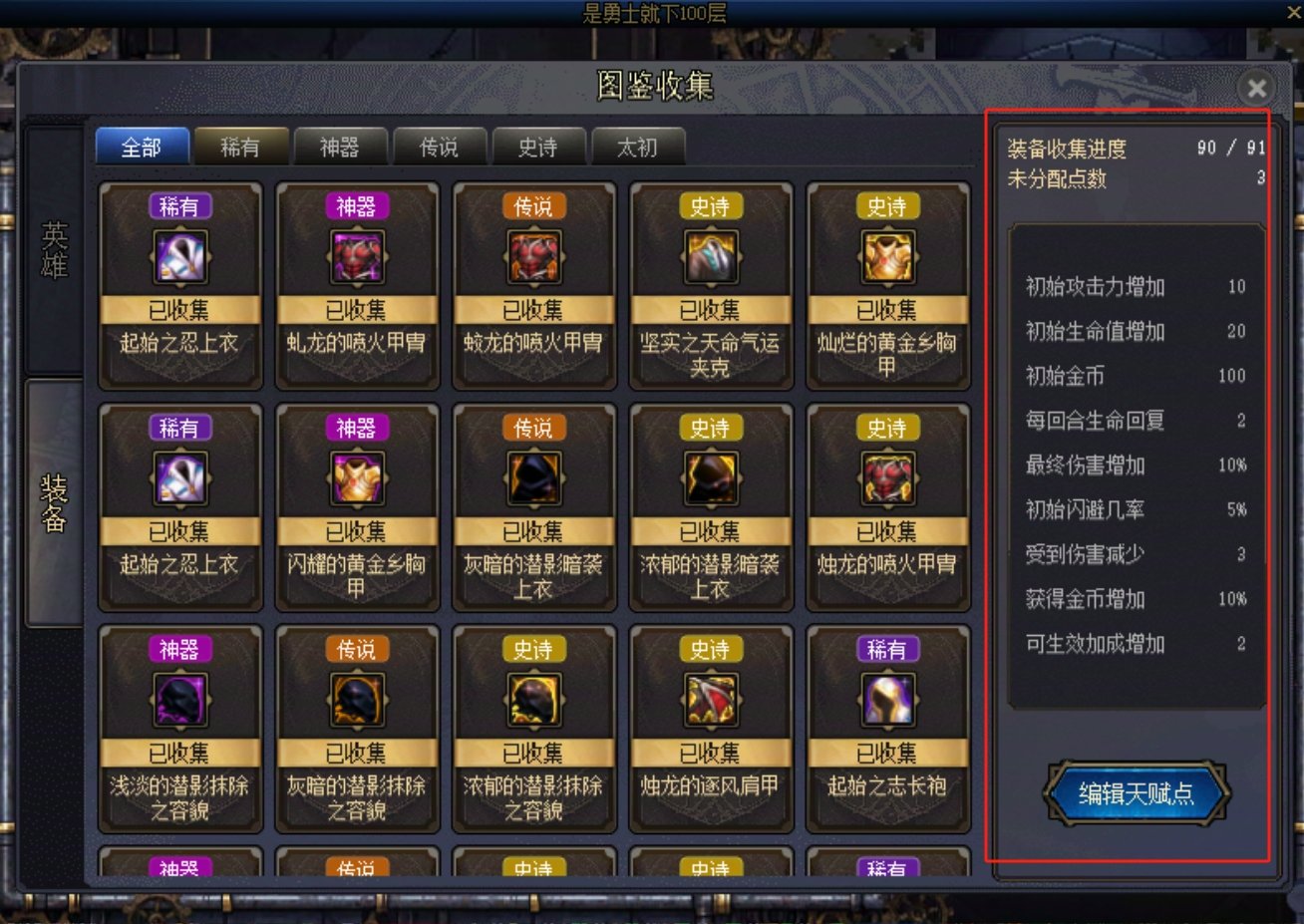Viewport: 1304px width, 924px height.
Task: Open the 蛟龙的喷火甲胄 collection entry
Action: click(532, 255)
